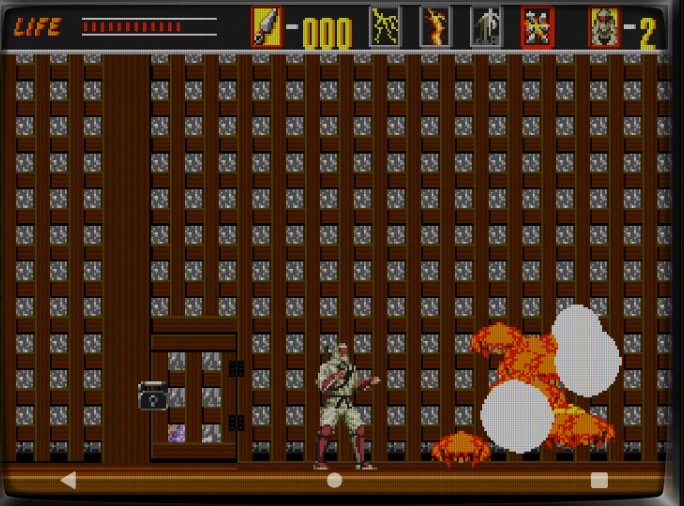This screenshot has height=506, width=684.
Task: Tap the Android home circle button
Action: (335, 480)
